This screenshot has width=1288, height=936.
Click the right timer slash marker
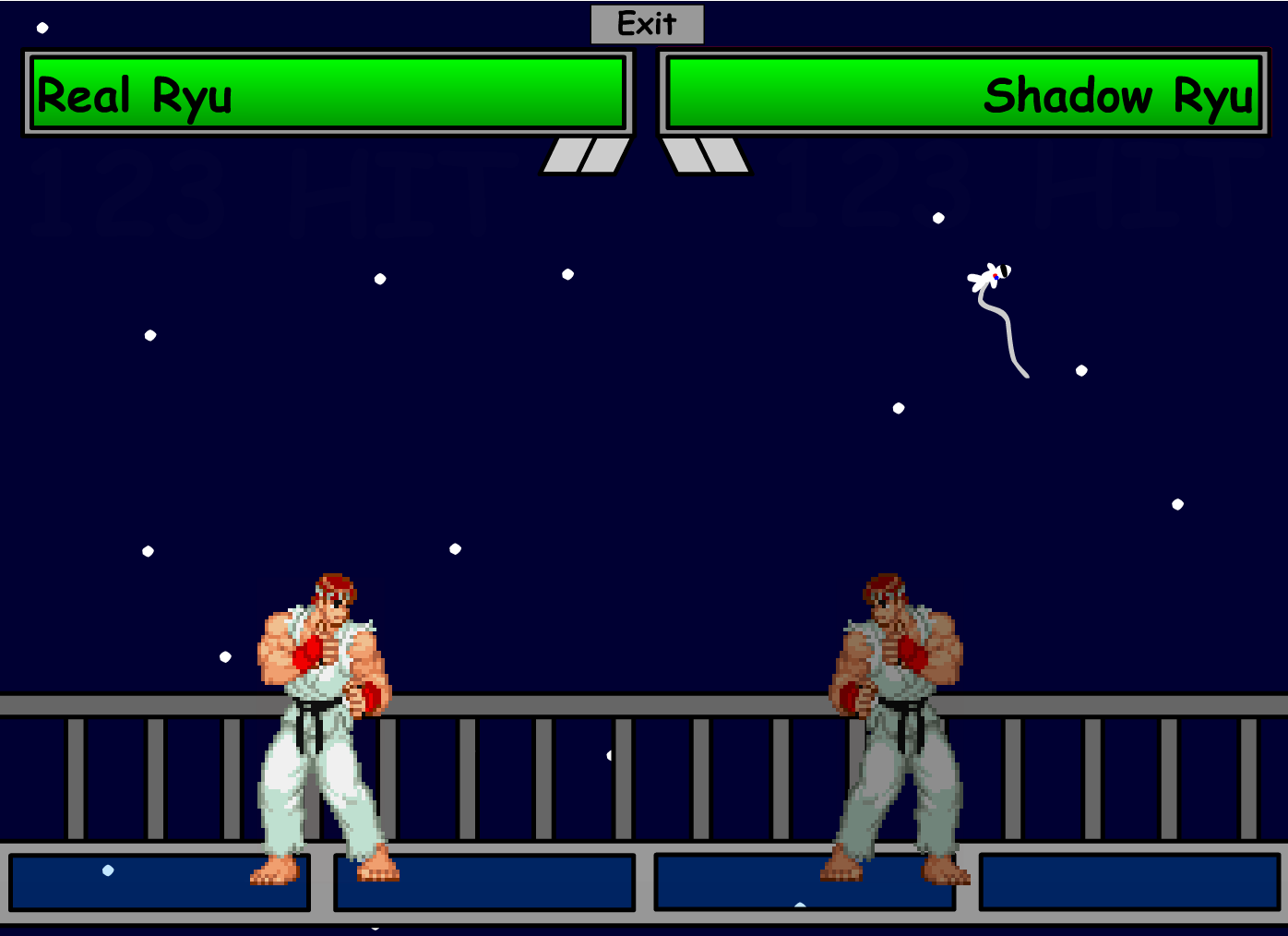(706, 157)
